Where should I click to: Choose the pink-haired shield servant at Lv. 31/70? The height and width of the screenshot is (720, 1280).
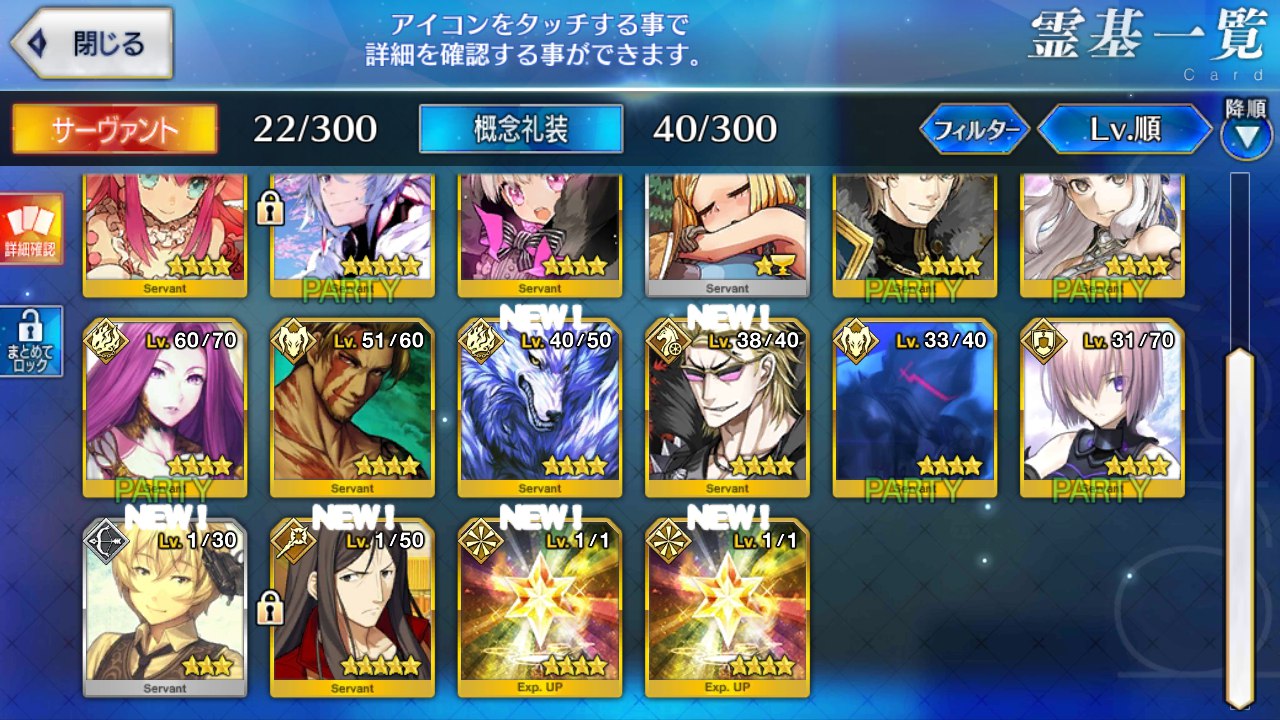1102,408
